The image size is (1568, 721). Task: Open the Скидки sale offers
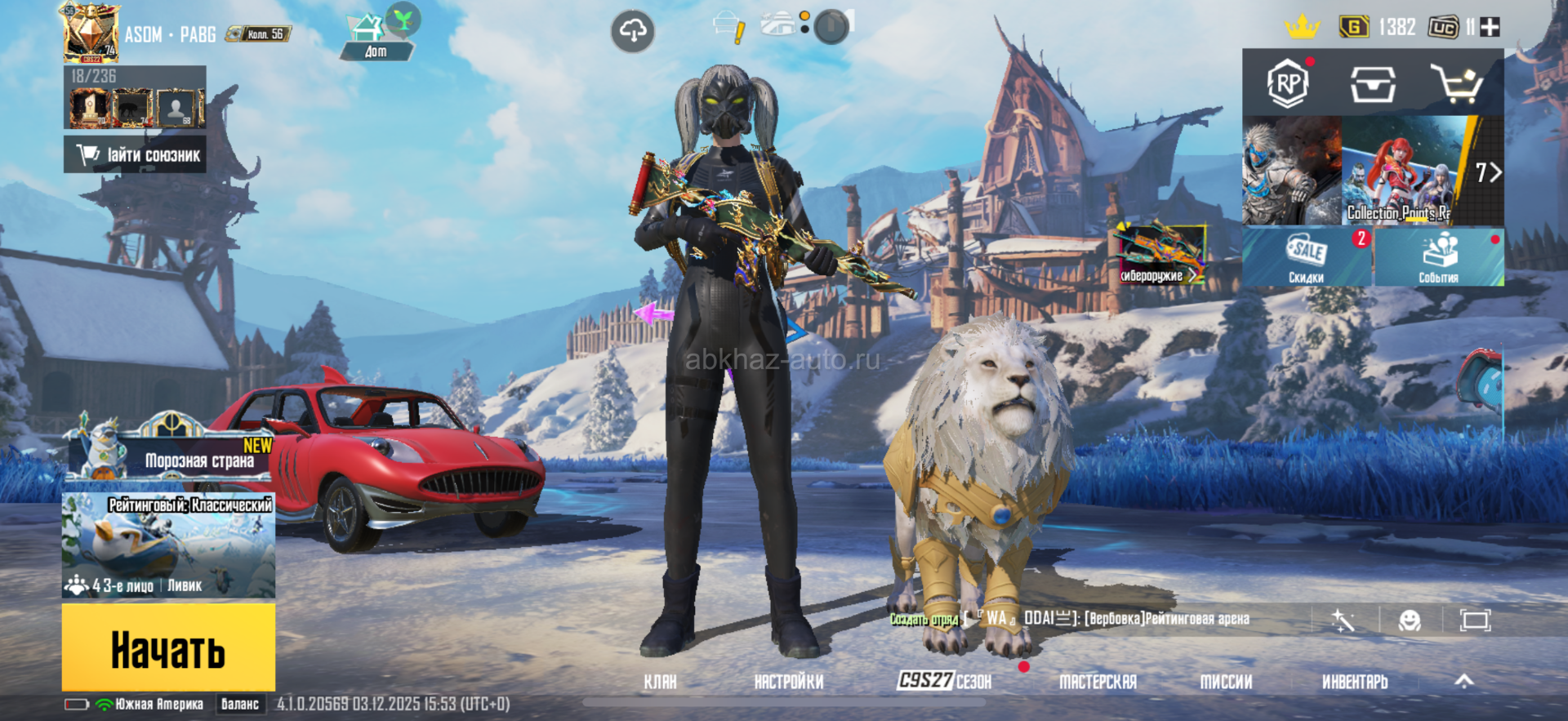[x=1307, y=257]
